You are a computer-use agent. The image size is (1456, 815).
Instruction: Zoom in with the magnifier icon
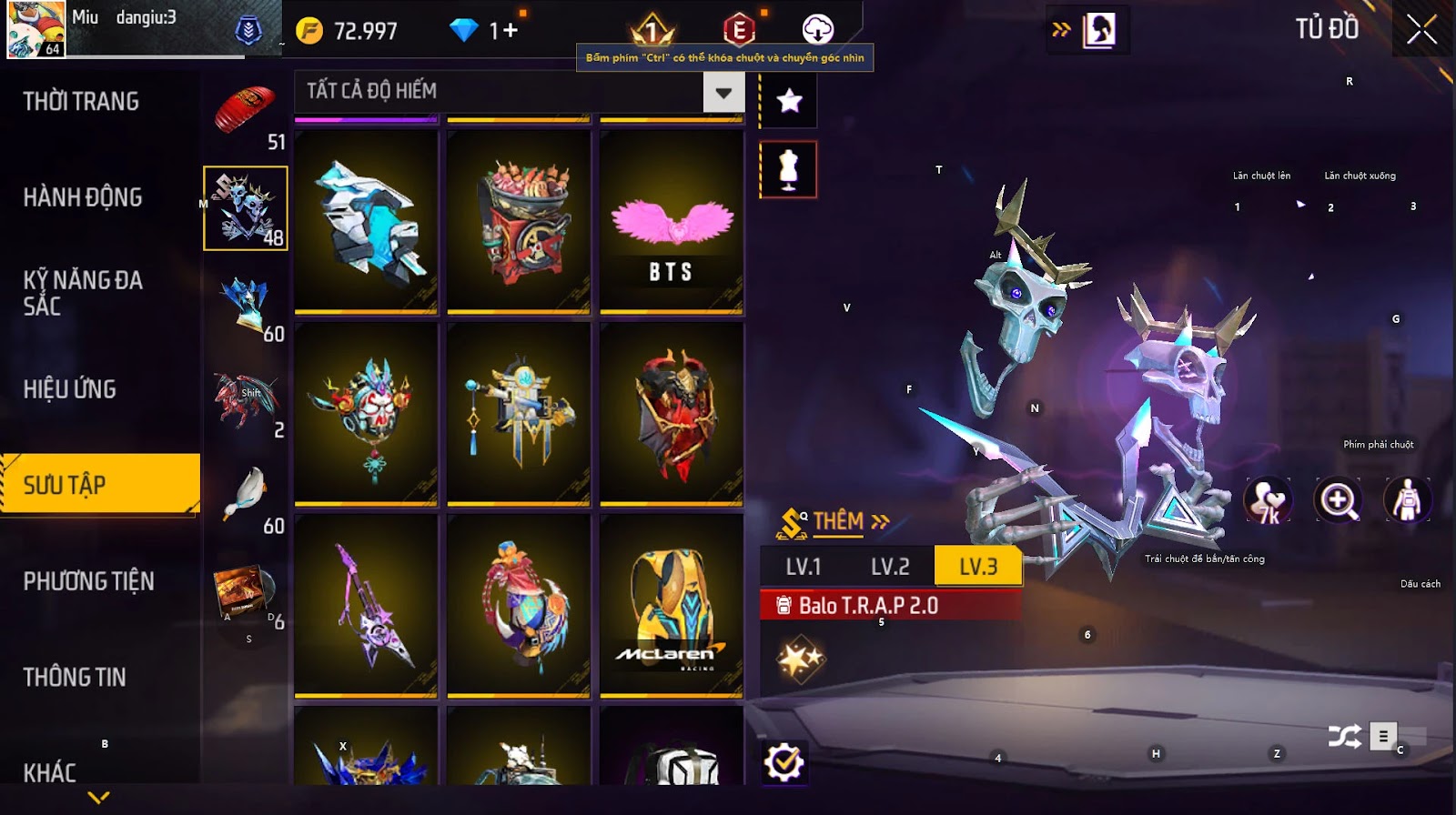click(1338, 500)
